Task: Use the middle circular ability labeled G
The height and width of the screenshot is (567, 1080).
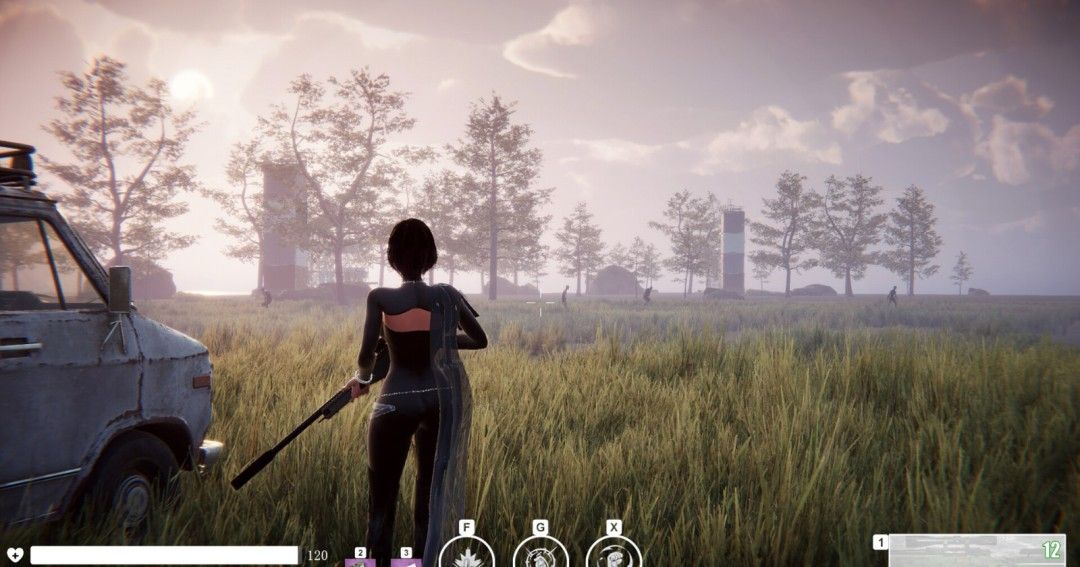Action: click(x=540, y=554)
